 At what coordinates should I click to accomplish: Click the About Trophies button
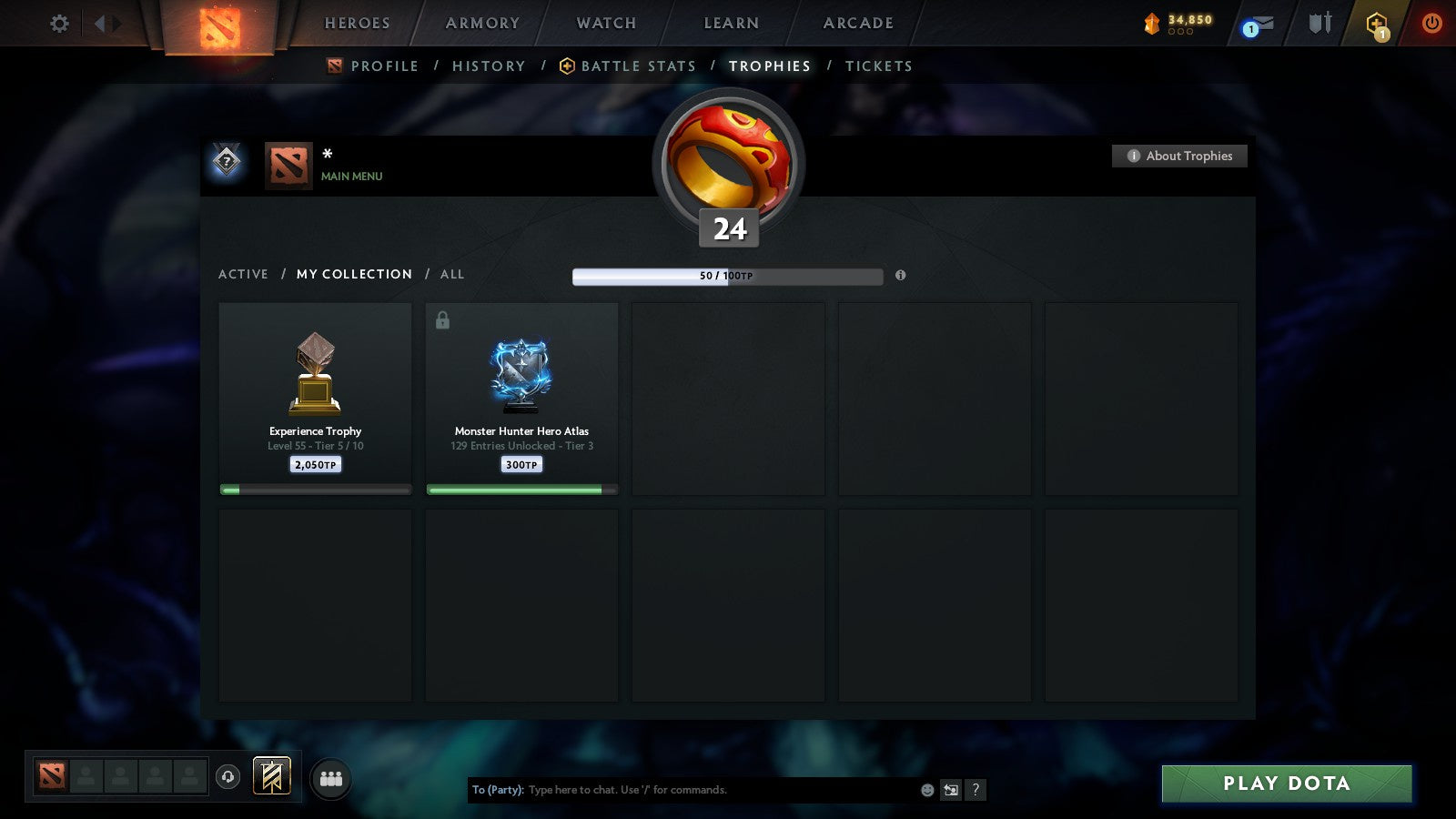click(1179, 156)
